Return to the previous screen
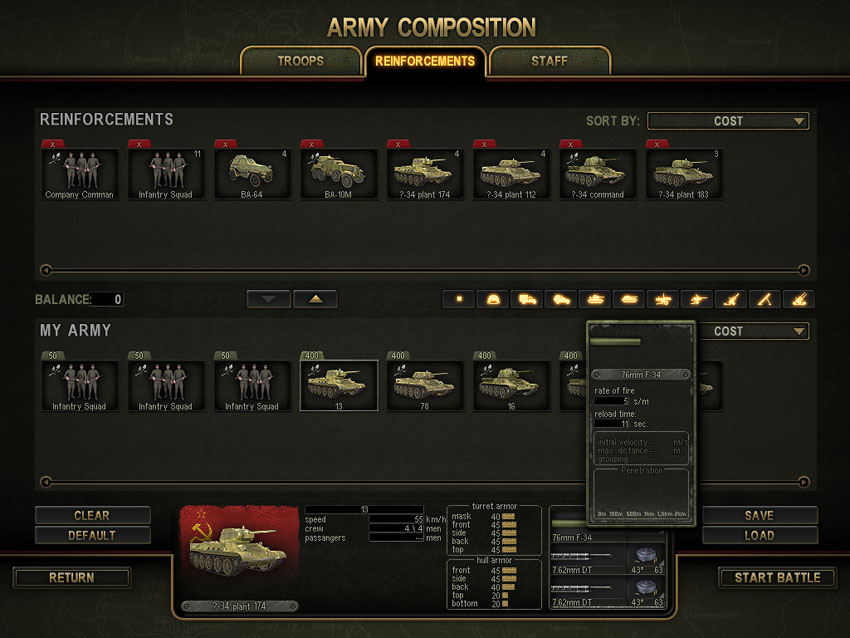 click(72, 578)
